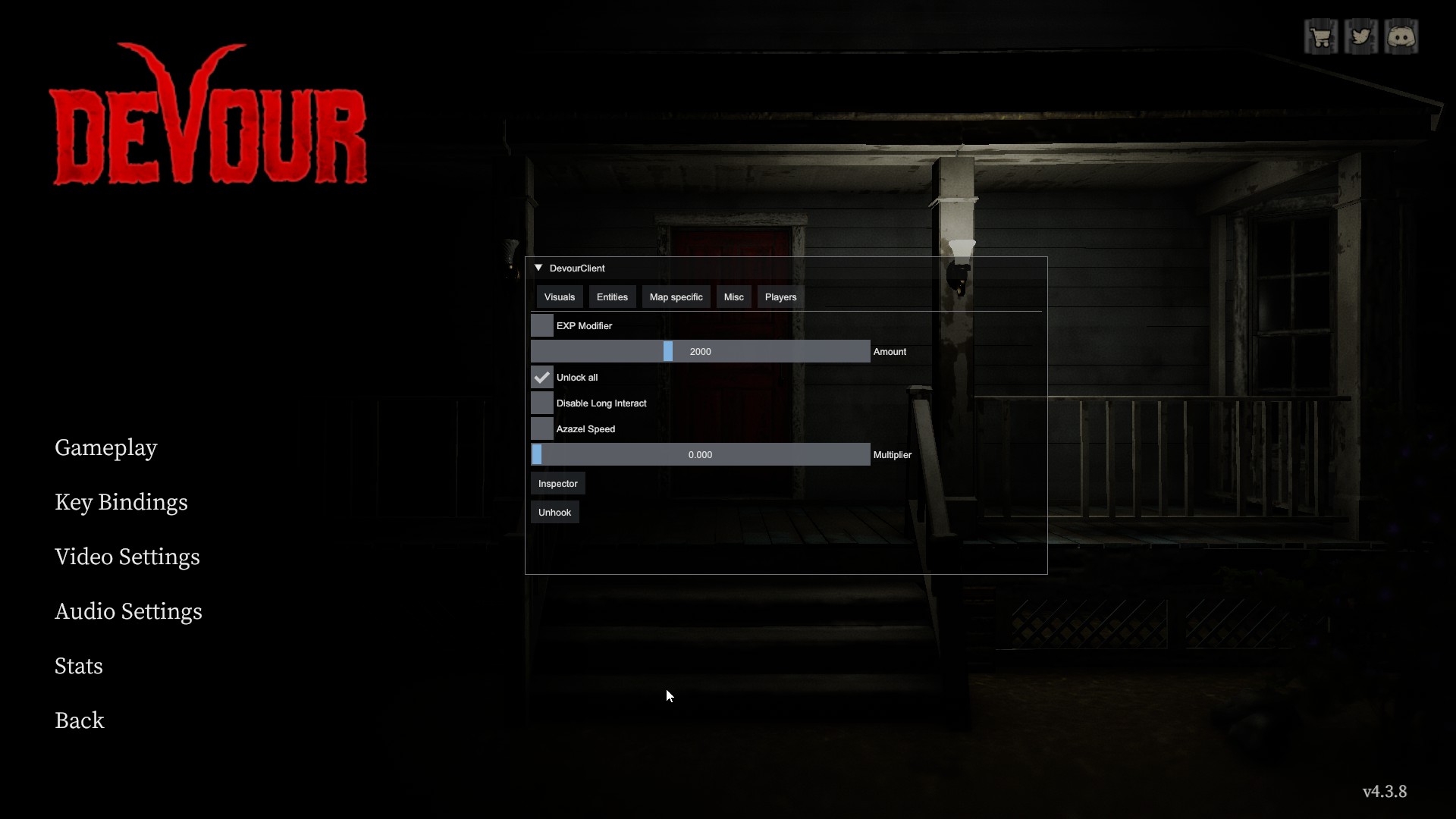Open the Twitter icon in the top-right
The width and height of the screenshot is (1456, 819).
(1362, 36)
